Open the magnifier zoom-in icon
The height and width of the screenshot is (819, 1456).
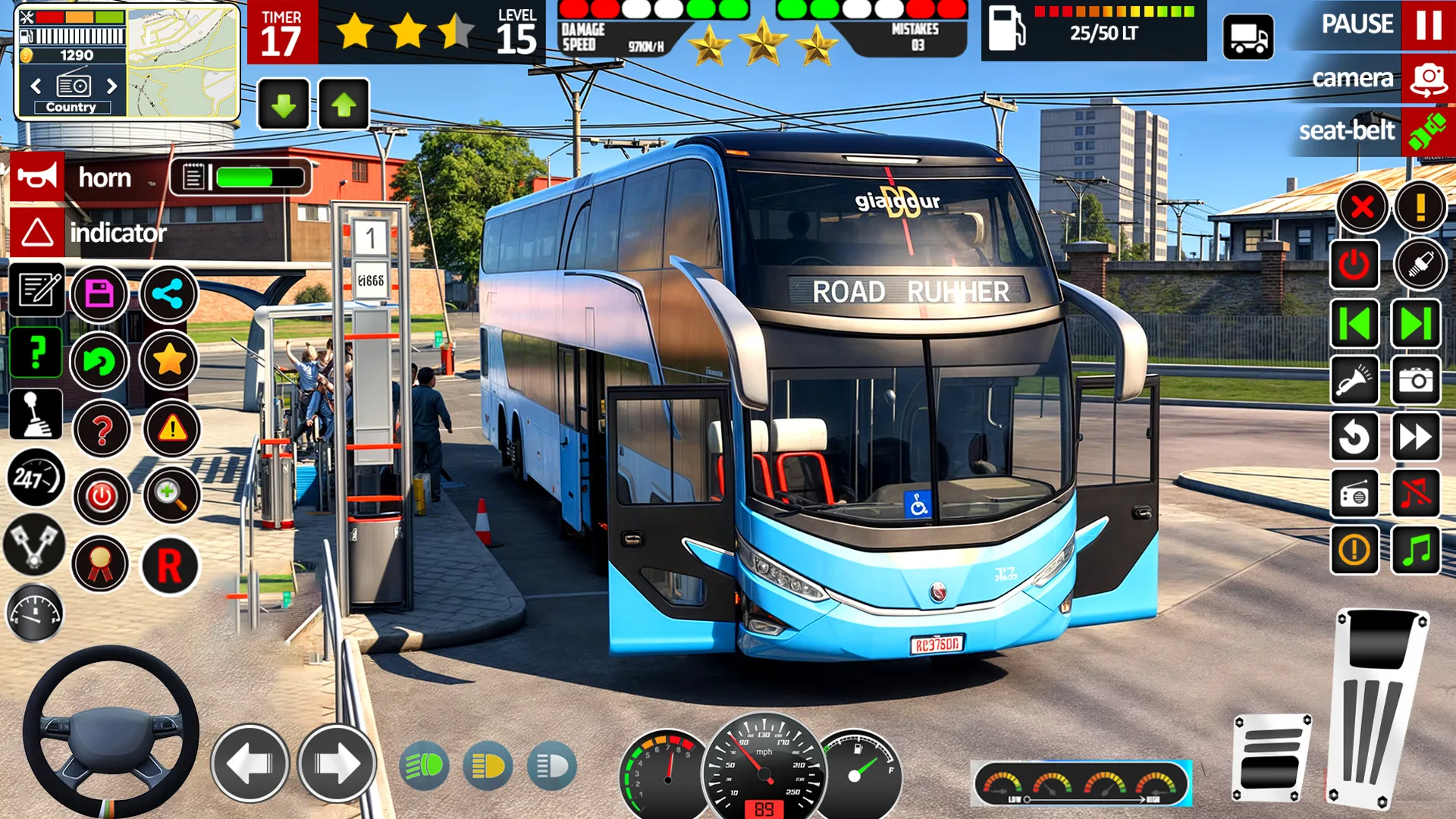click(x=171, y=495)
